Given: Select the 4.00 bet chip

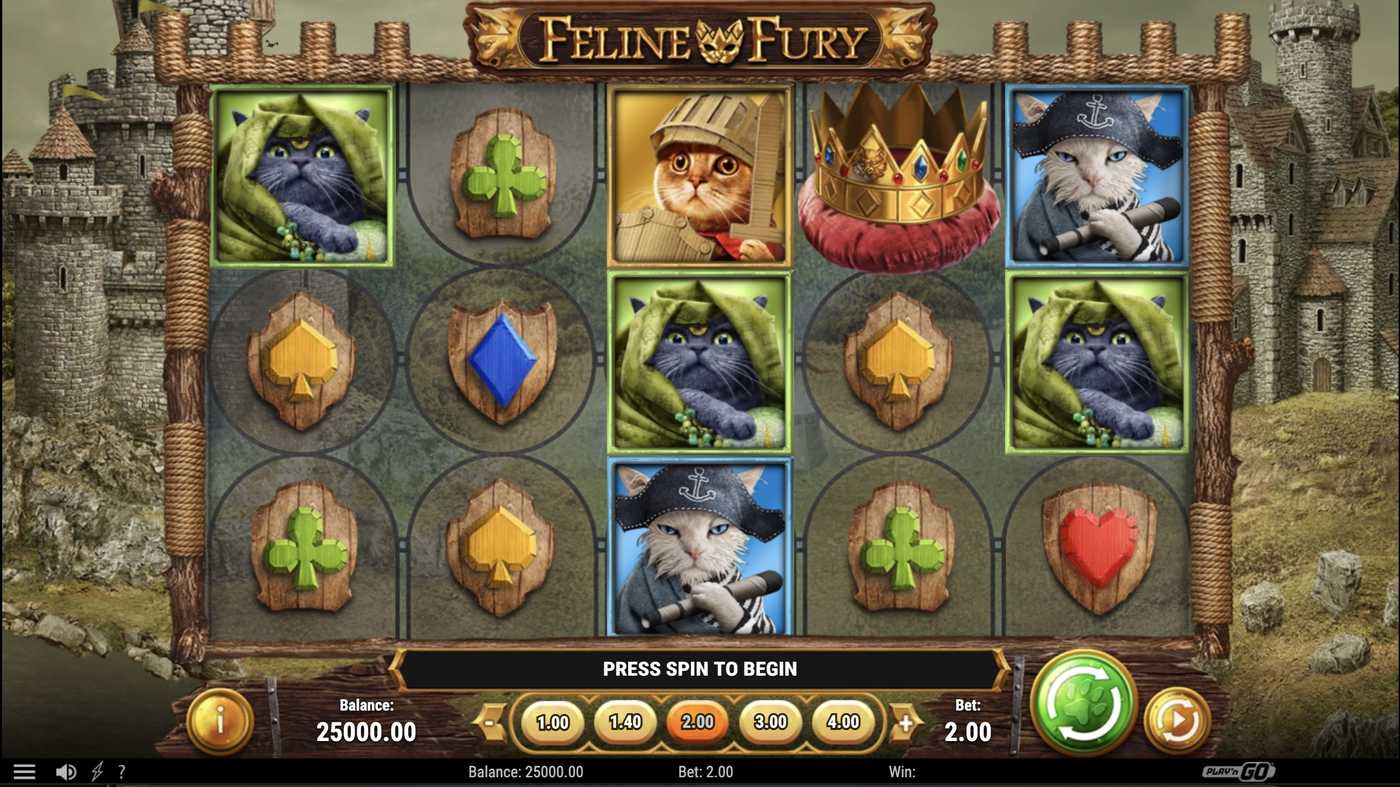Looking at the screenshot, I should click(843, 721).
